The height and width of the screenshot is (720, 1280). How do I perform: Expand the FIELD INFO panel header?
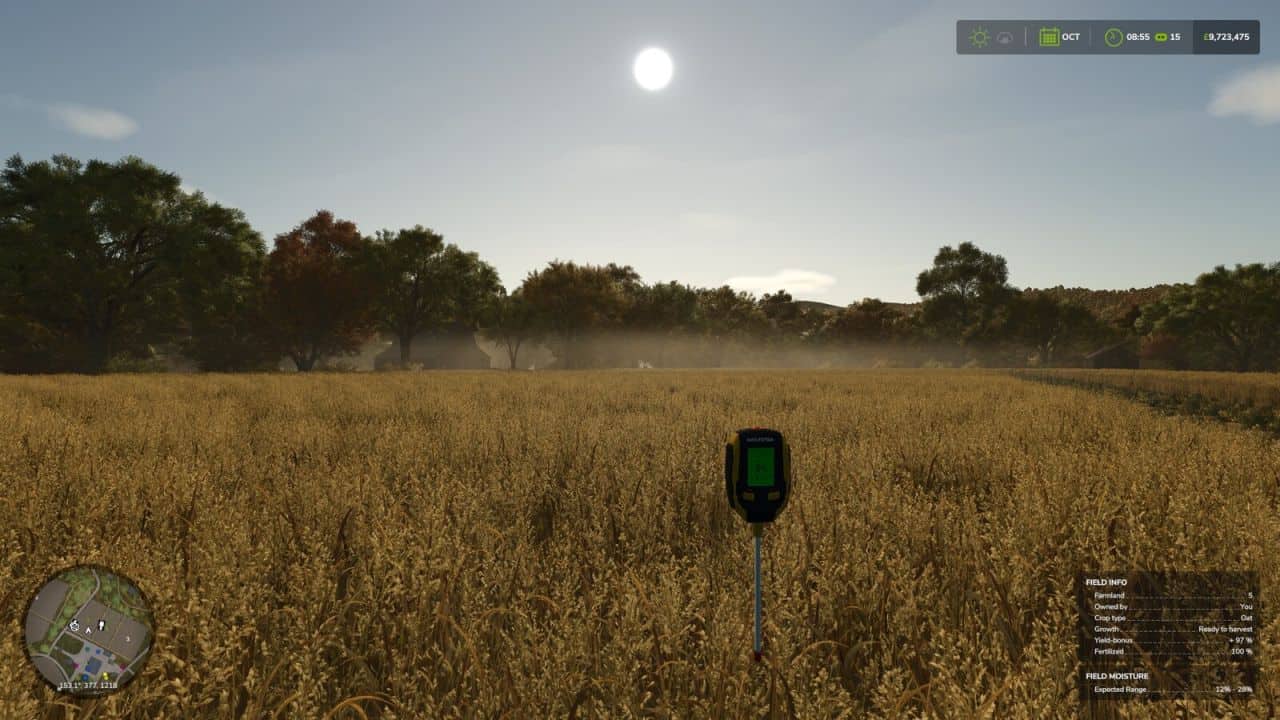tap(1107, 582)
